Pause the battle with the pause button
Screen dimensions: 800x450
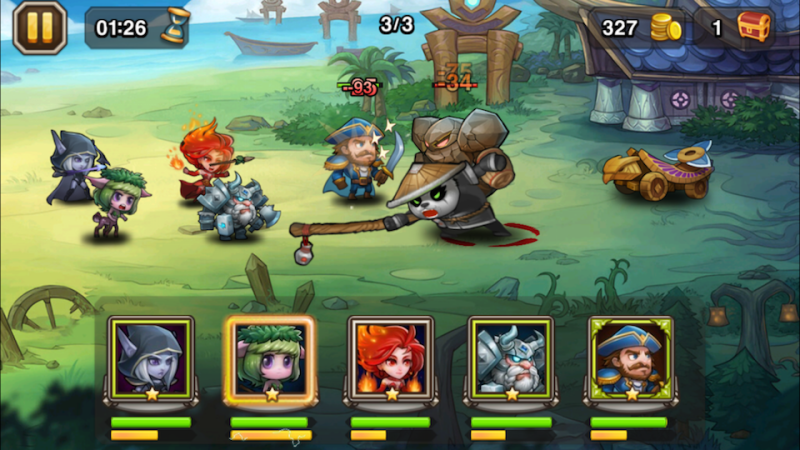tap(39, 27)
